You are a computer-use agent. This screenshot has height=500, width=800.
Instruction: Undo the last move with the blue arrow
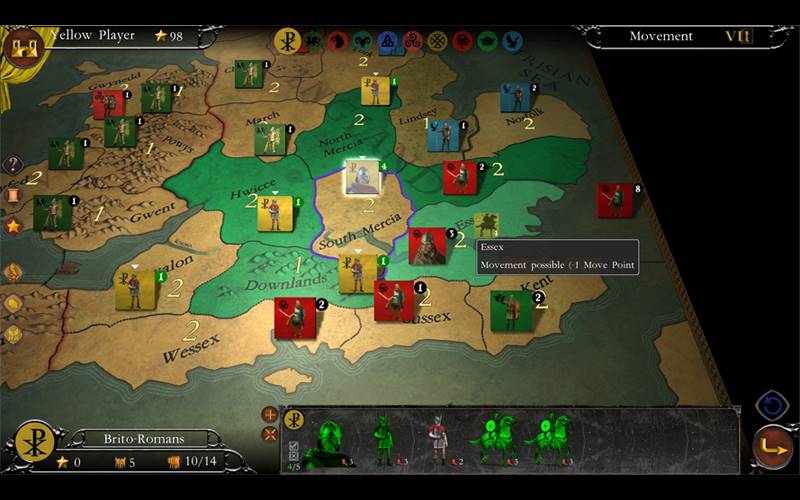coord(772,405)
